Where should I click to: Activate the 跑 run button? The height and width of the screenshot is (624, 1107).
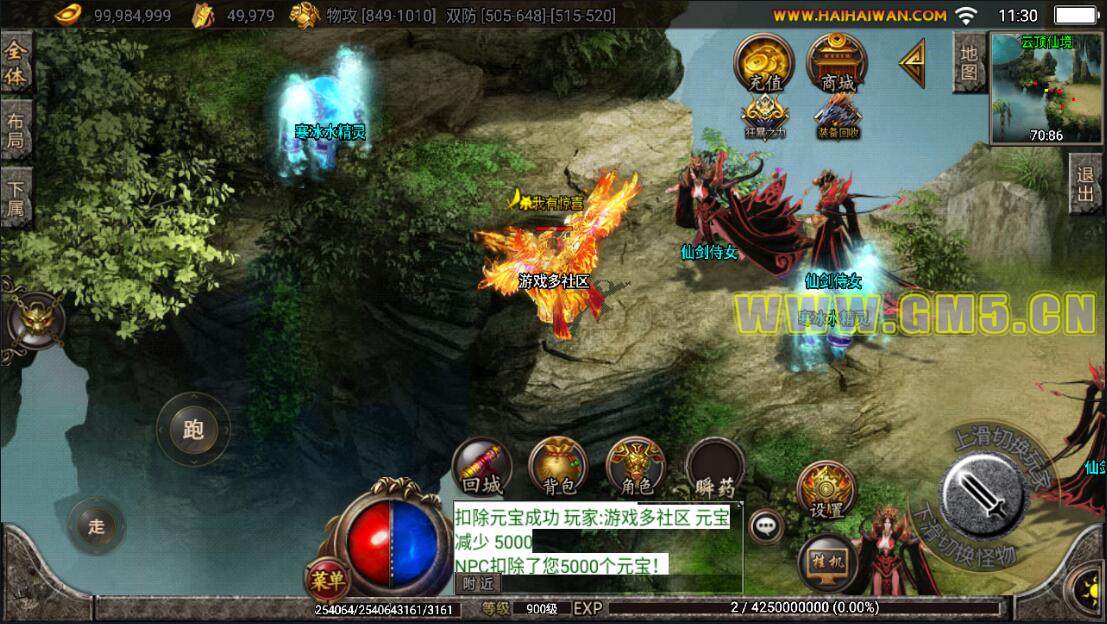194,429
